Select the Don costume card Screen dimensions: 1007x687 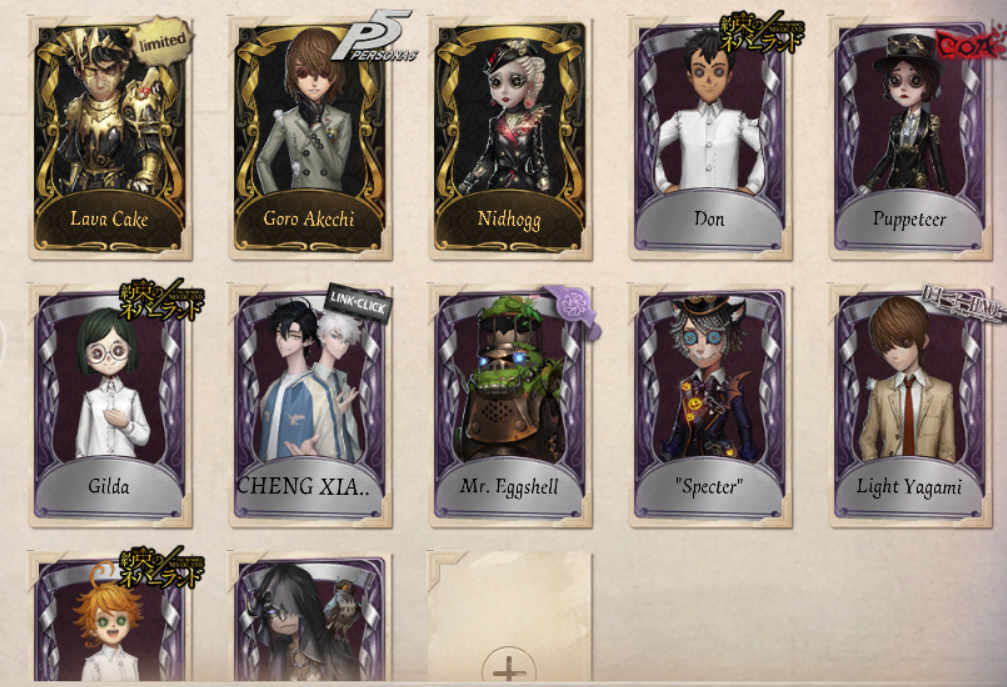click(x=710, y=138)
